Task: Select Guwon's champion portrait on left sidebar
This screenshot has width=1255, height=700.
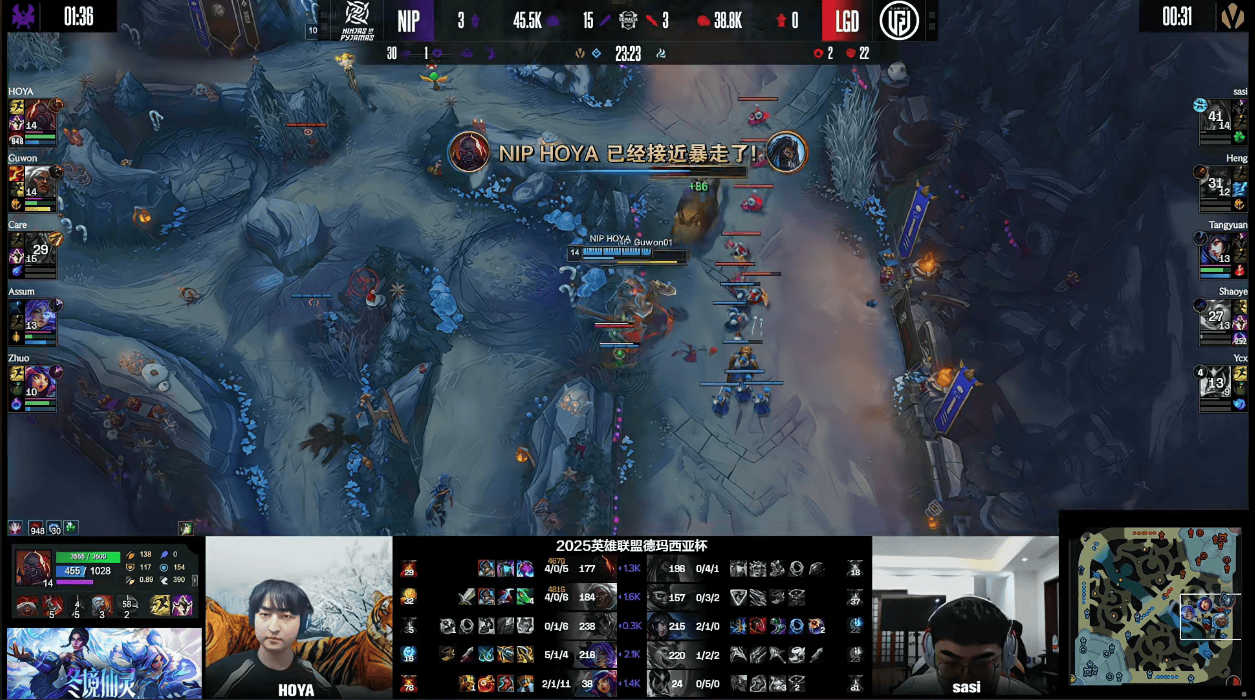Action: [x=39, y=181]
